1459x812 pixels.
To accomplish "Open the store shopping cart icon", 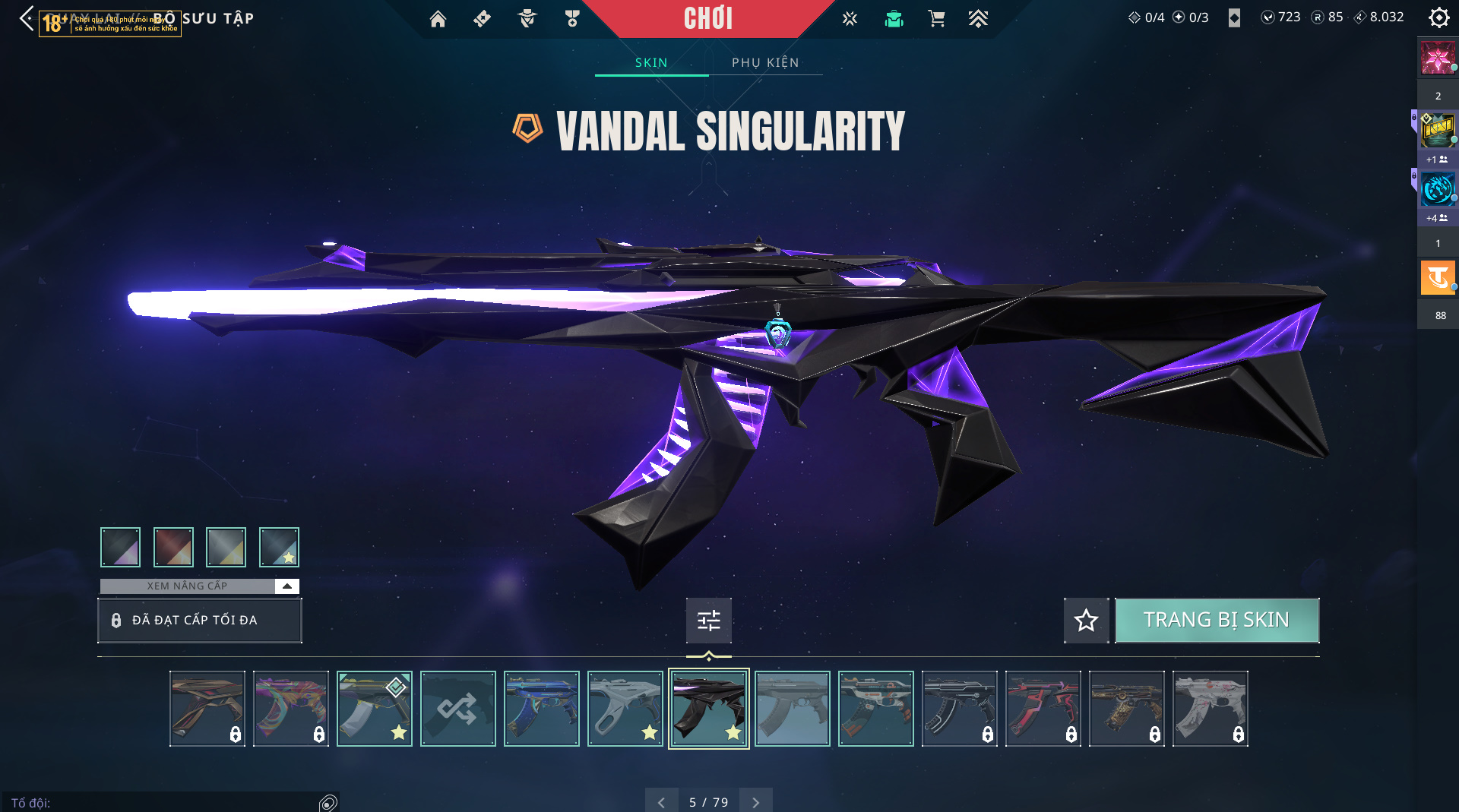I will [x=936, y=19].
